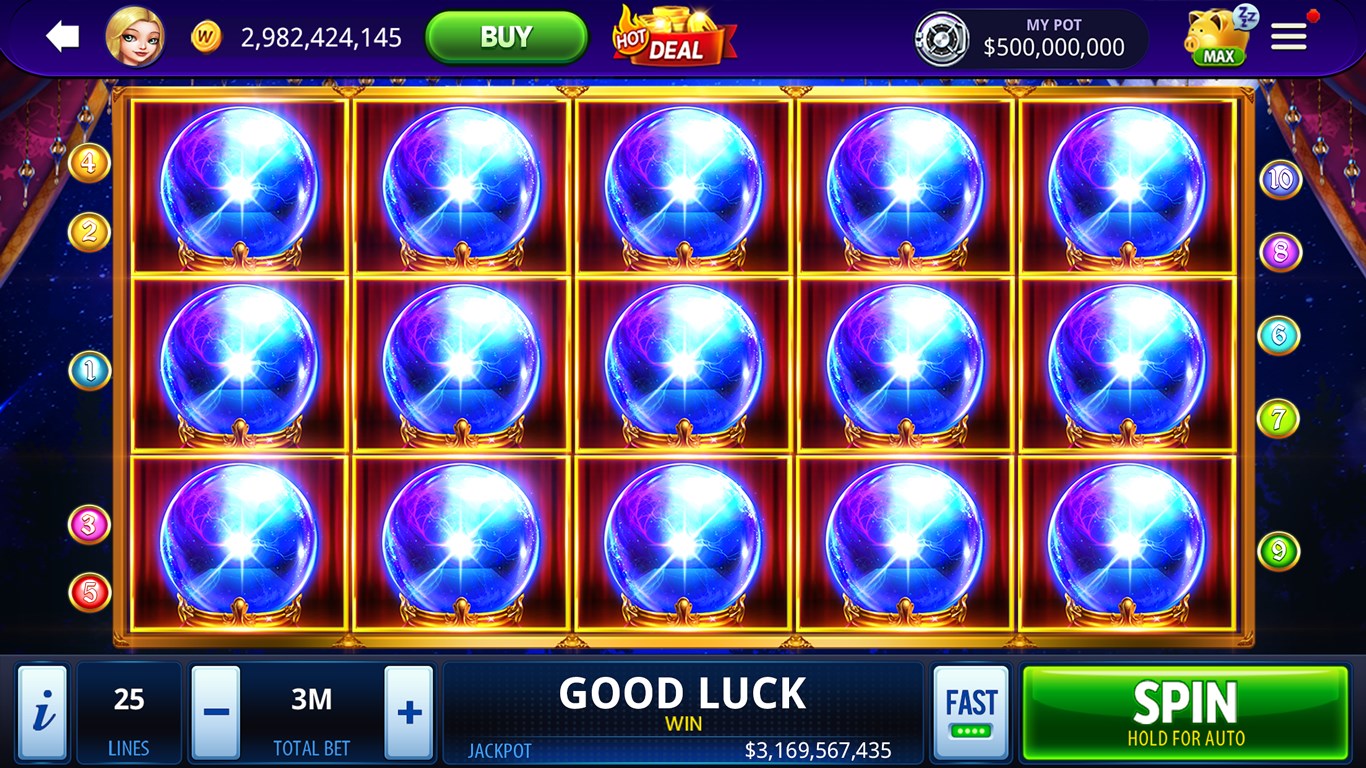Screen dimensions: 1366x768
Task: Select the LINES 25 display
Action: coord(129,710)
